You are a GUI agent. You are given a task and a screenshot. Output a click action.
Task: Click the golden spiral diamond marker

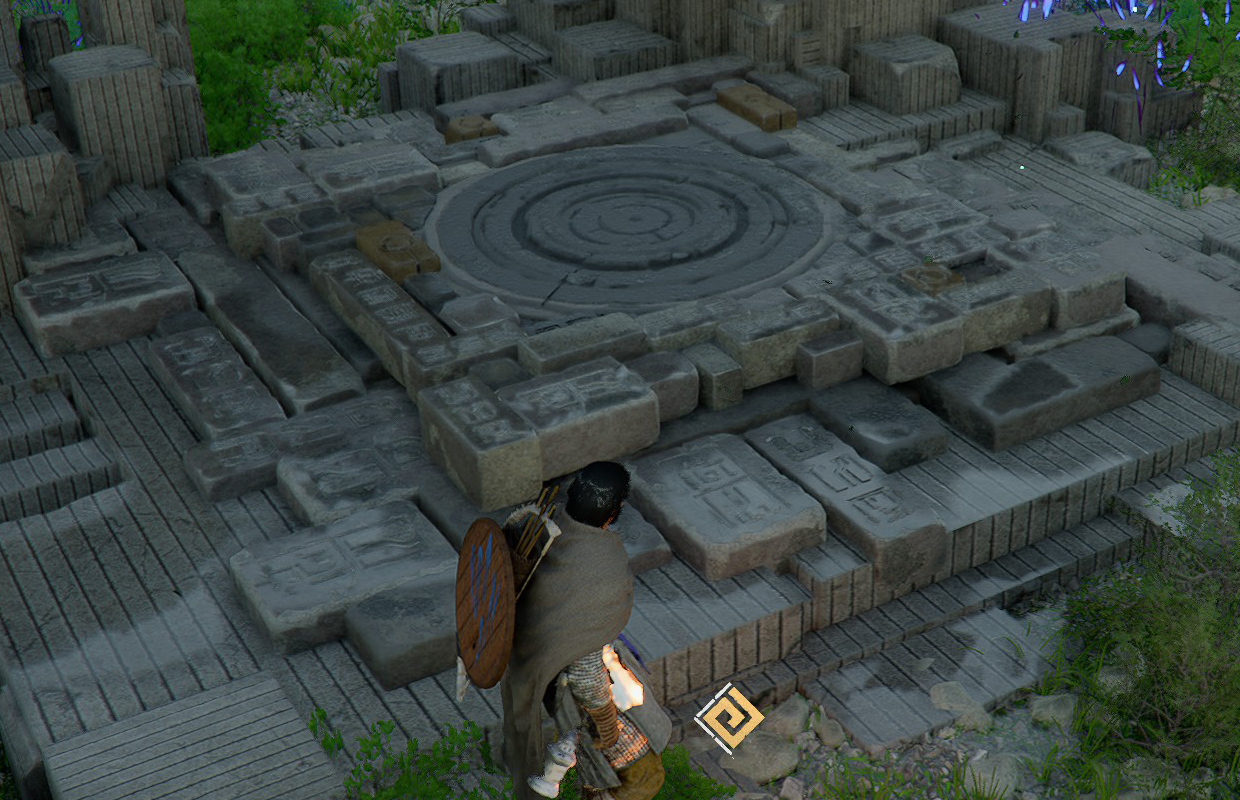[x=729, y=718]
